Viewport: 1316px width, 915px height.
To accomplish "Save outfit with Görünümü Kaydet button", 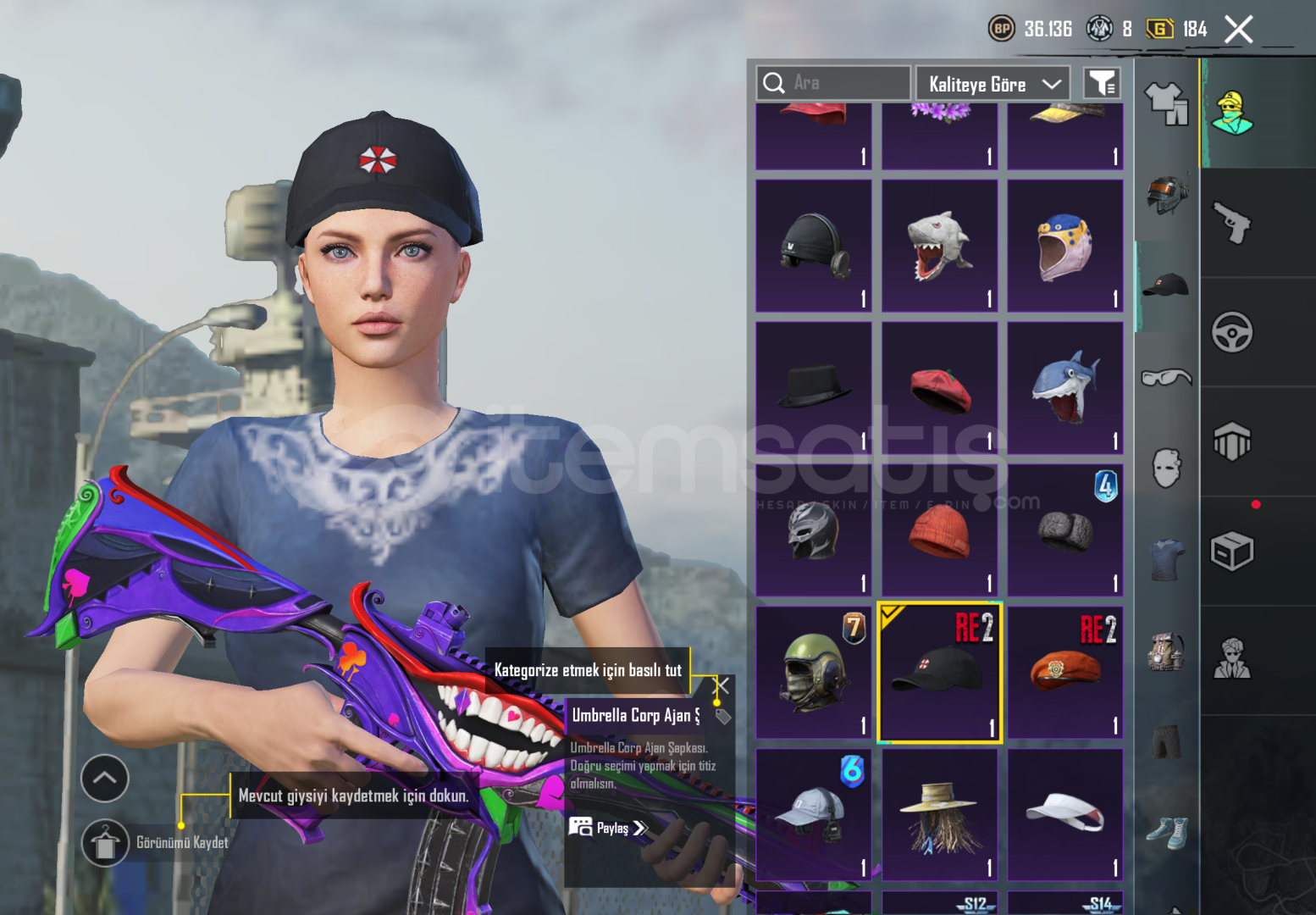I will pyautogui.click(x=105, y=843).
